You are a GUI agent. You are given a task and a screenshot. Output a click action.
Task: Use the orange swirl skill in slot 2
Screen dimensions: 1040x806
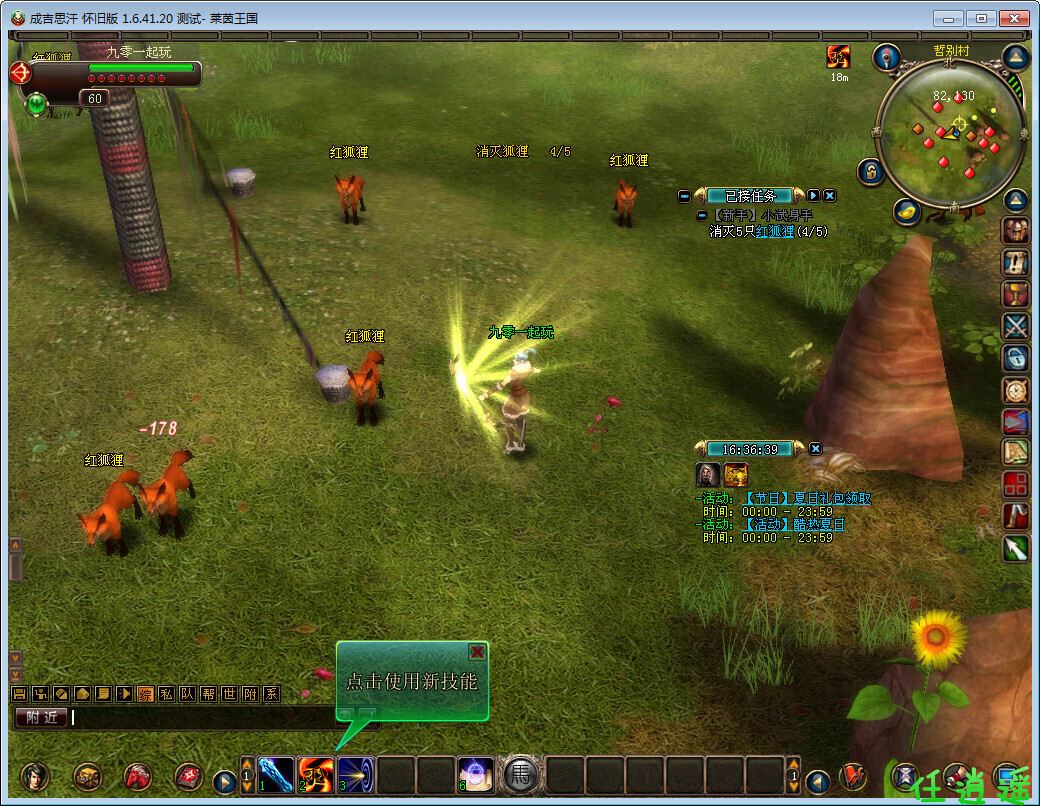(x=316, y=775)
